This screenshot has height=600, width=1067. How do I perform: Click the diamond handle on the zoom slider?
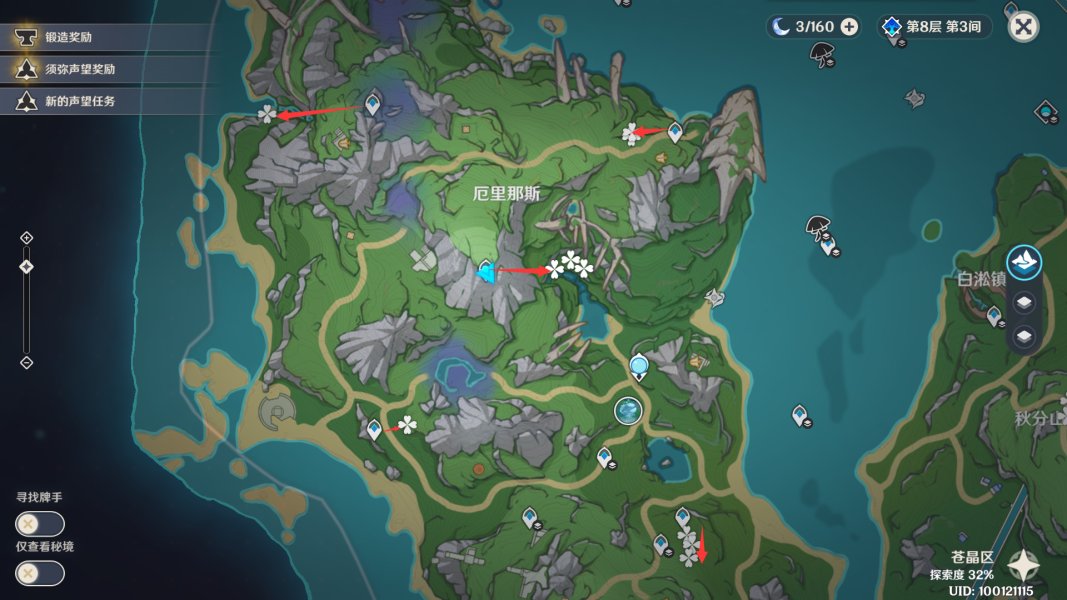coord(27,266)
